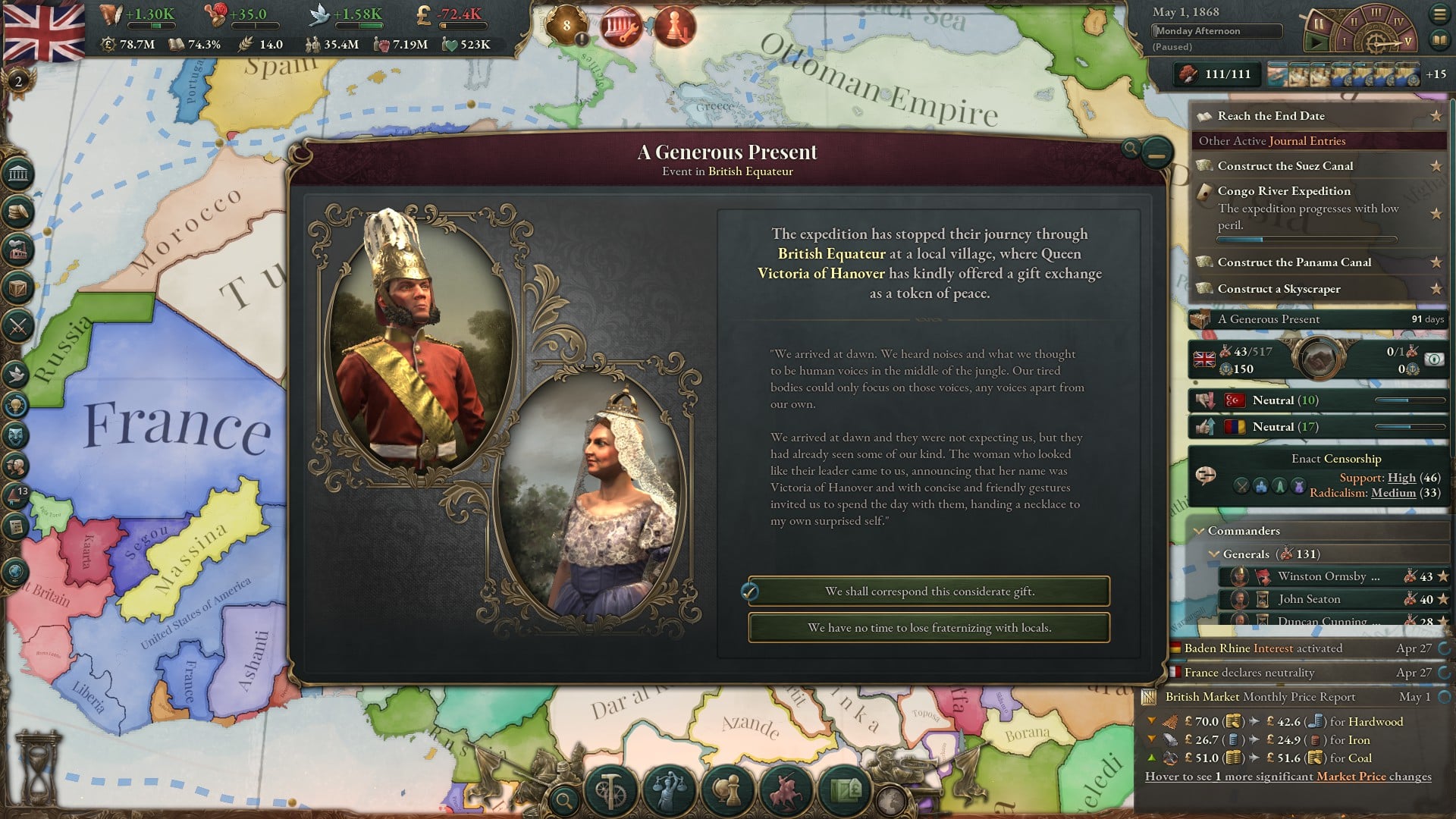This screenshot has width=1456, height=819.
Task: Open the politics temple icon in sidebar
Action: [18, 175]
